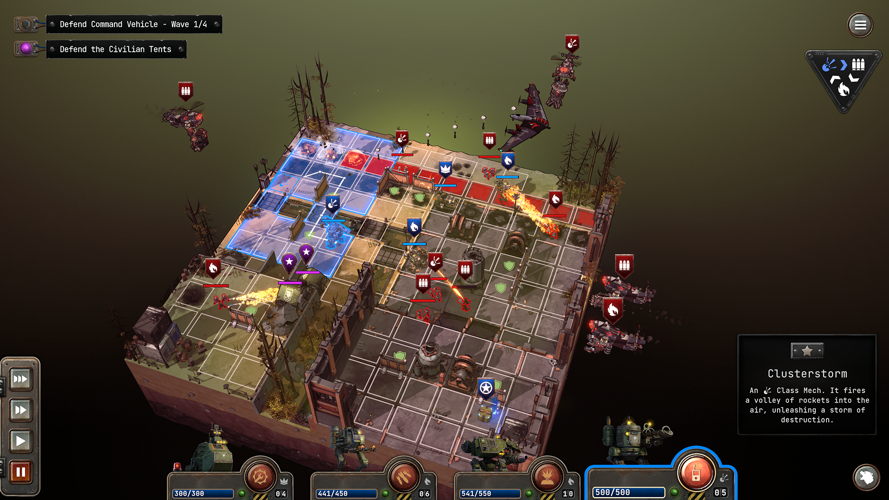The height and width of the screenshot is (500, 889).
Task: Activate the Clusterstorm rocket ability icon
Action: click(696, 469)
